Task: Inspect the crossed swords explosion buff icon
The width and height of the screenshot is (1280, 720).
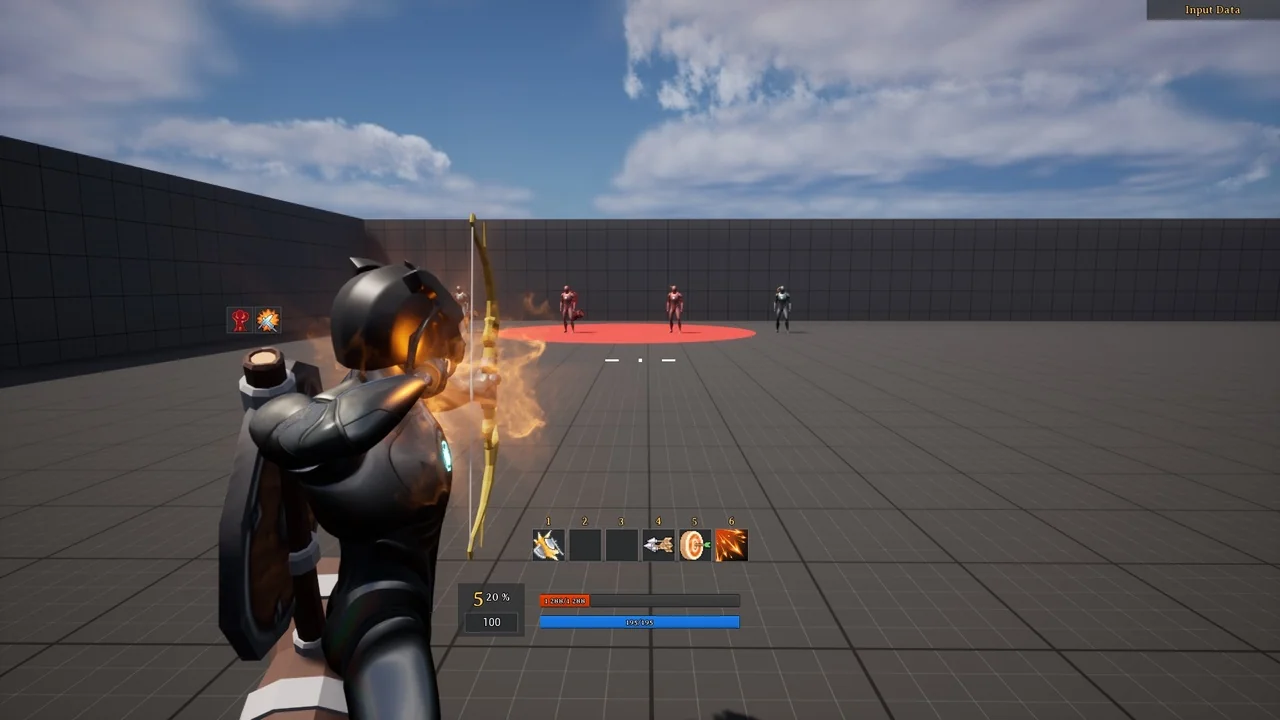Action: (x=268, y=320)
